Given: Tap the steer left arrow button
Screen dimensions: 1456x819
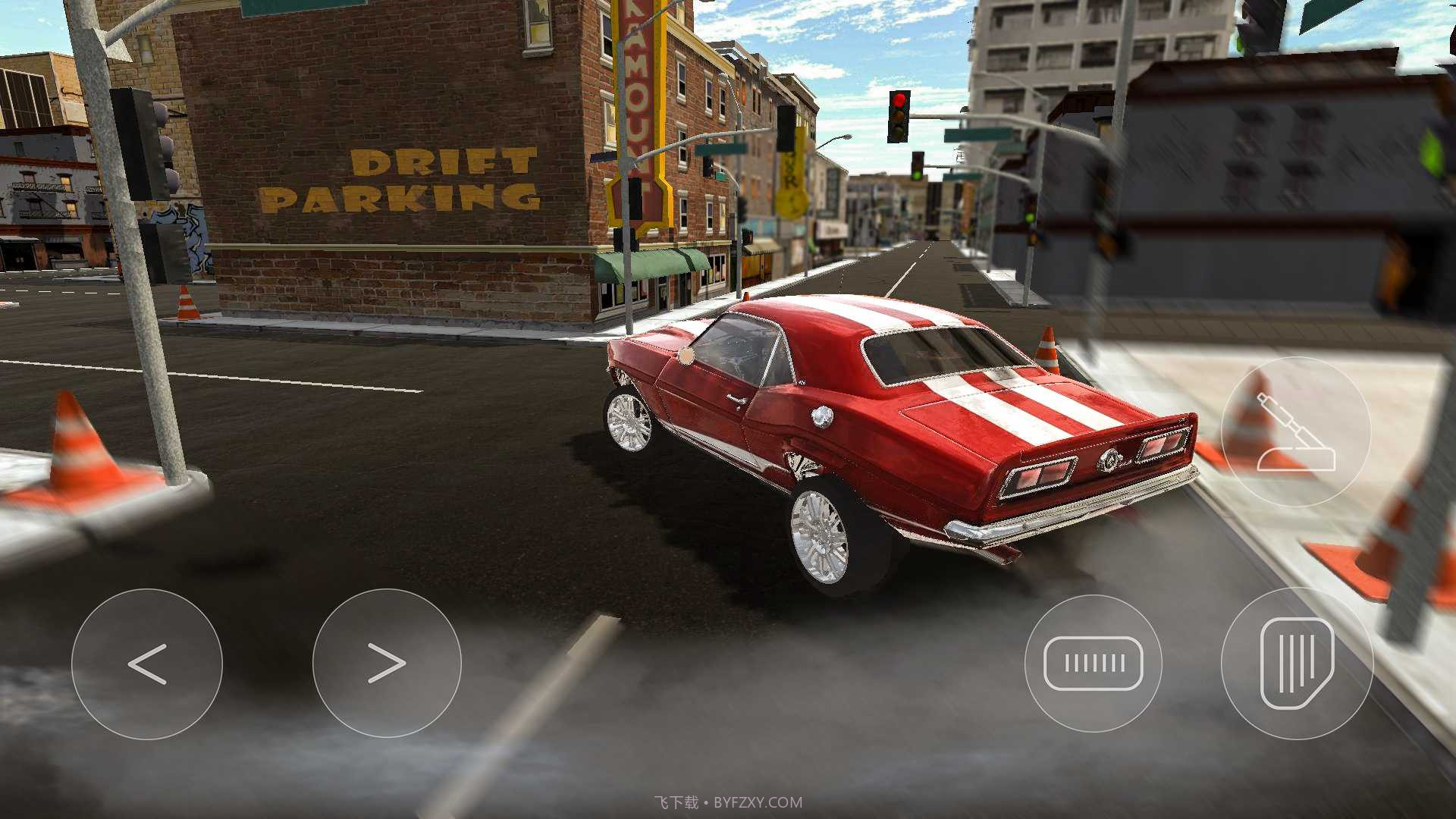Looking at the screenshot, I should (147, 664).
